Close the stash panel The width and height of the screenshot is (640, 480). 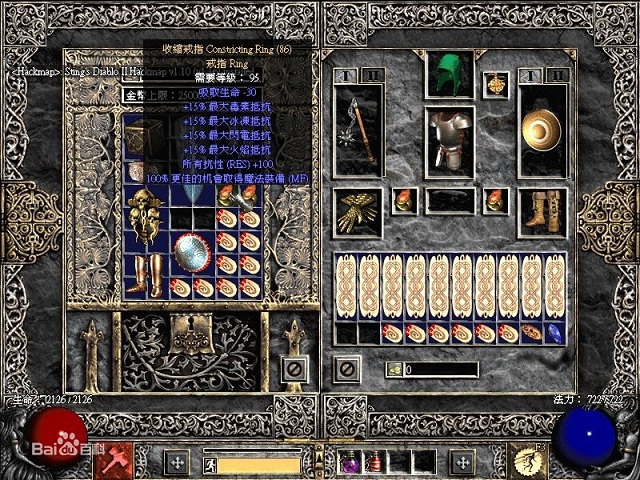[294, 369]
